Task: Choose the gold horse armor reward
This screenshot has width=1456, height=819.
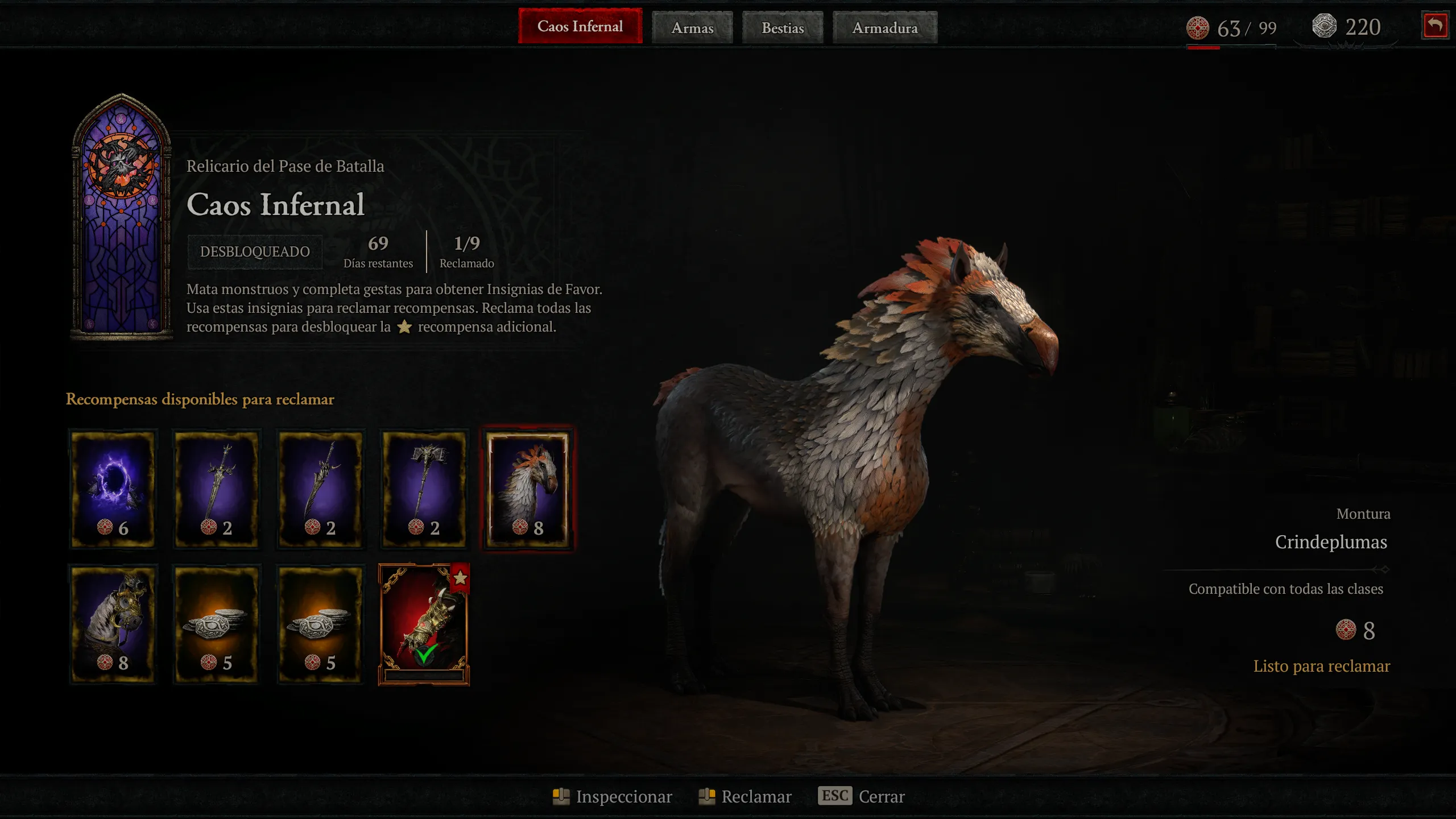Action: pyautogui.click(x=113, y=624)
